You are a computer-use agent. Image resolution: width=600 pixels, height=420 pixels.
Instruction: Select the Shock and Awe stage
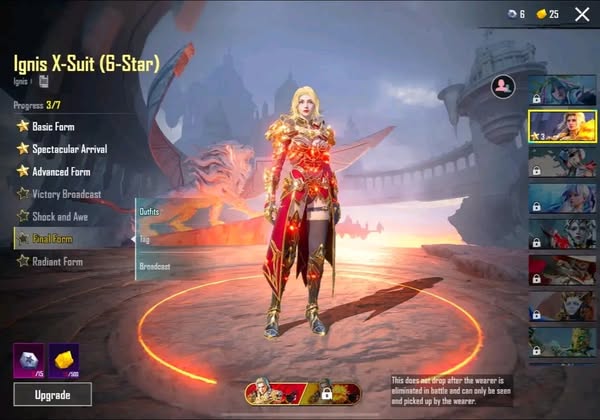point(56,216)
